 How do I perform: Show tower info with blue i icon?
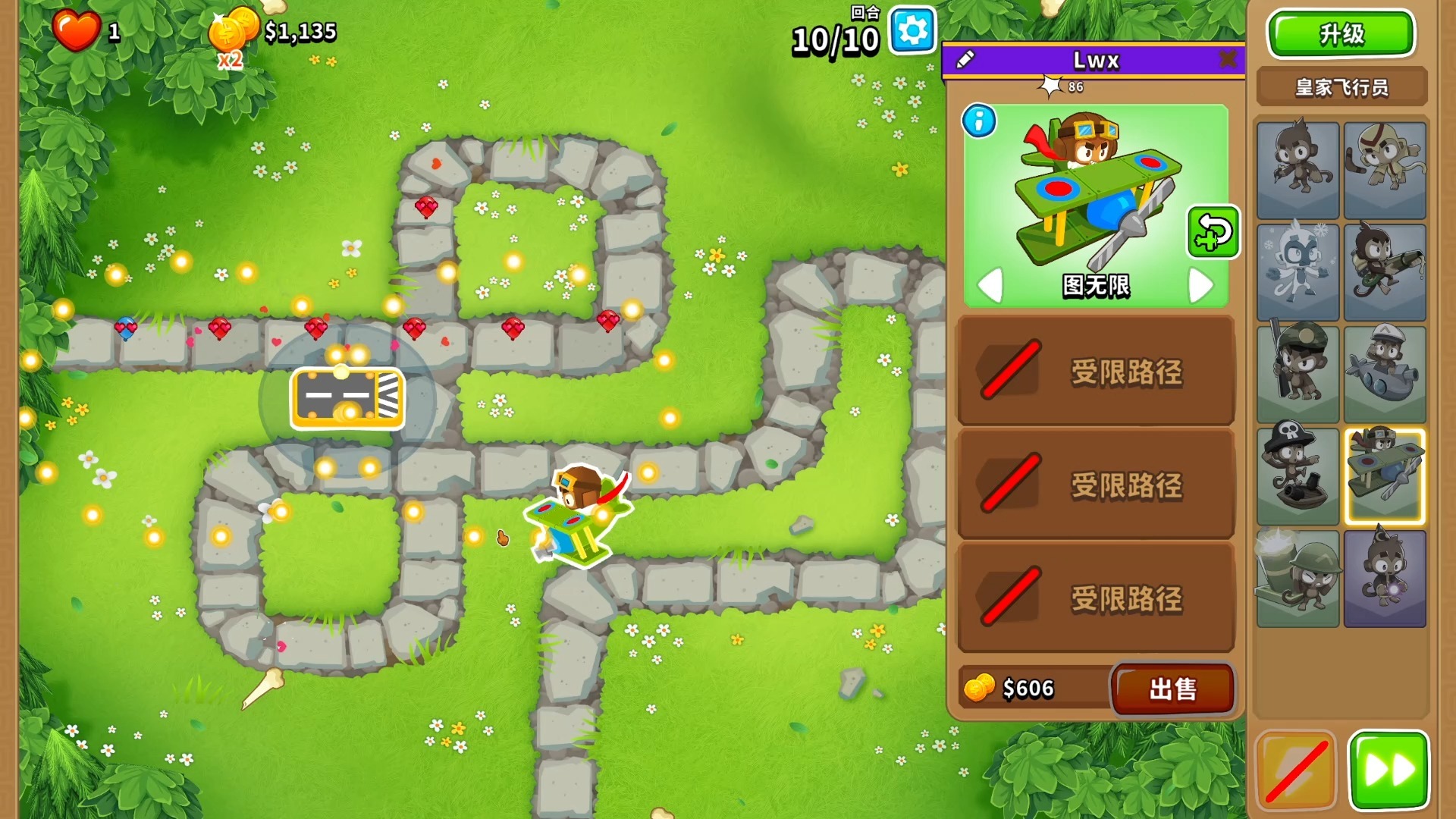coord(979,121)
